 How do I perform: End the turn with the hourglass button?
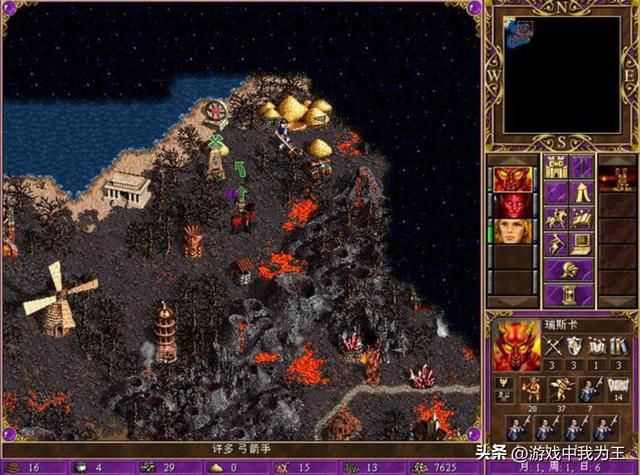pos(568,296)
